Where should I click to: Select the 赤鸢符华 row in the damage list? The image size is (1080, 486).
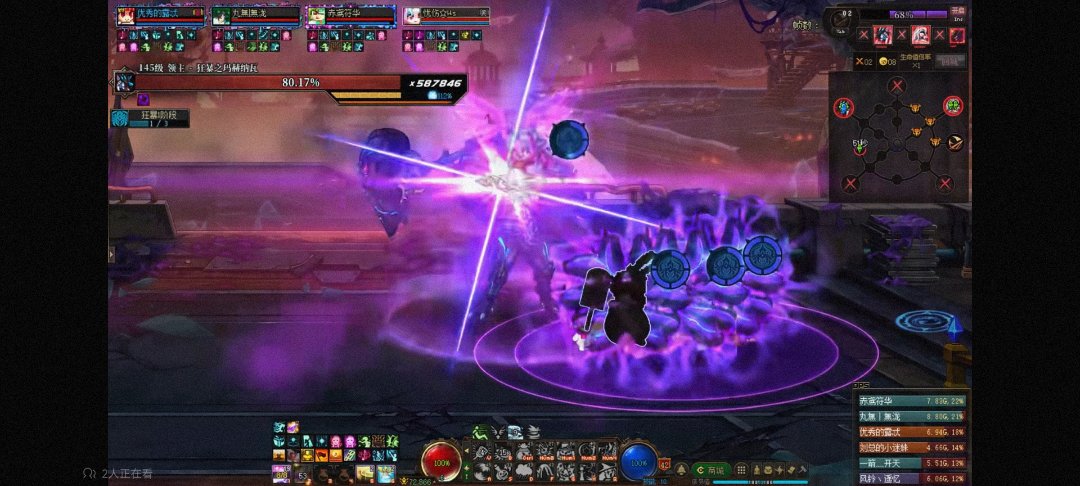click(x=910, y=401)
